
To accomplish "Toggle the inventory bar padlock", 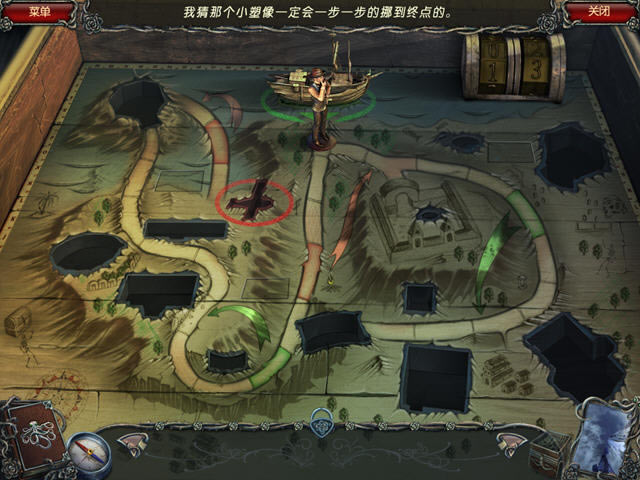I will pyautogui.click(x=321, y=420).
